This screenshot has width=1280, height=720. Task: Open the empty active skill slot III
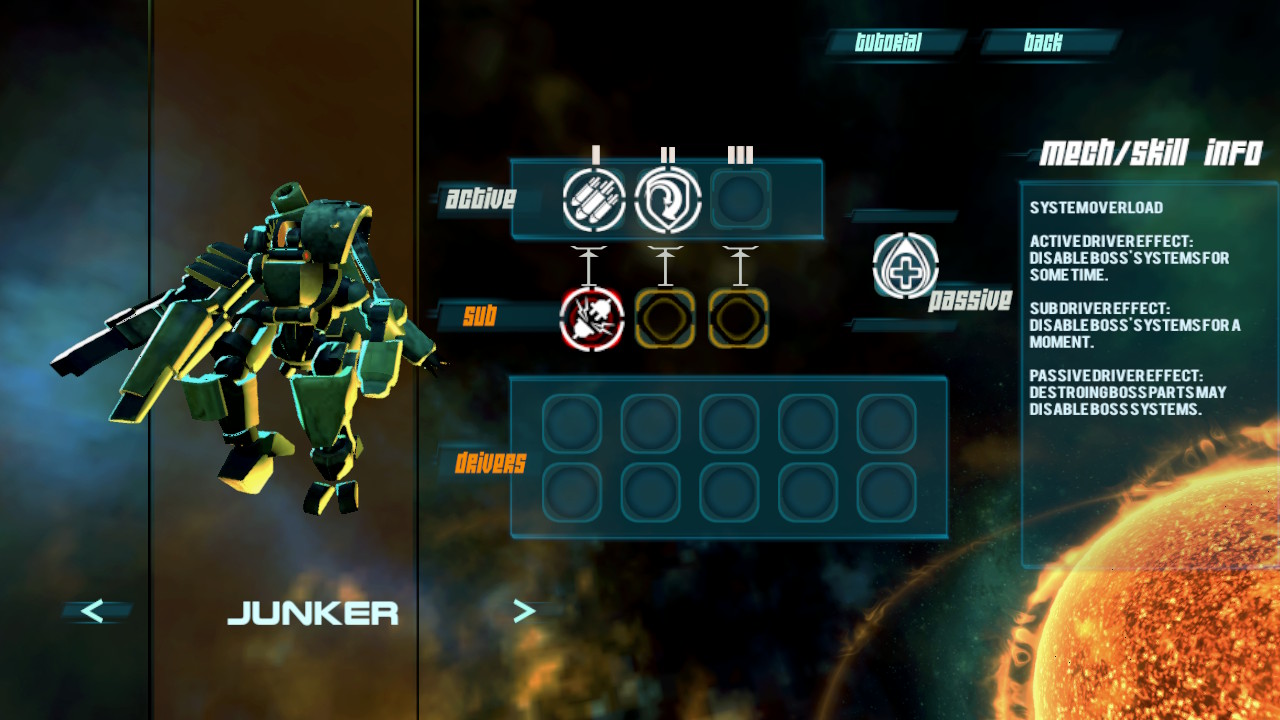point(742,199)
